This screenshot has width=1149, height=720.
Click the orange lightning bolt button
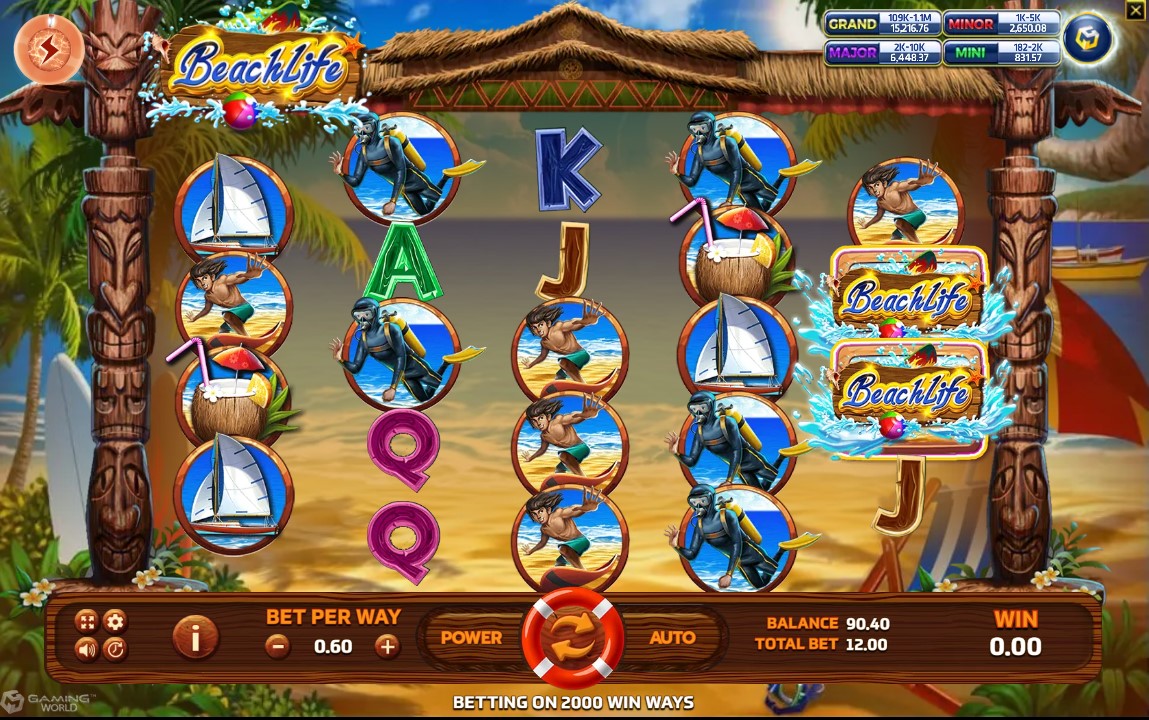[x=49, y=49]
